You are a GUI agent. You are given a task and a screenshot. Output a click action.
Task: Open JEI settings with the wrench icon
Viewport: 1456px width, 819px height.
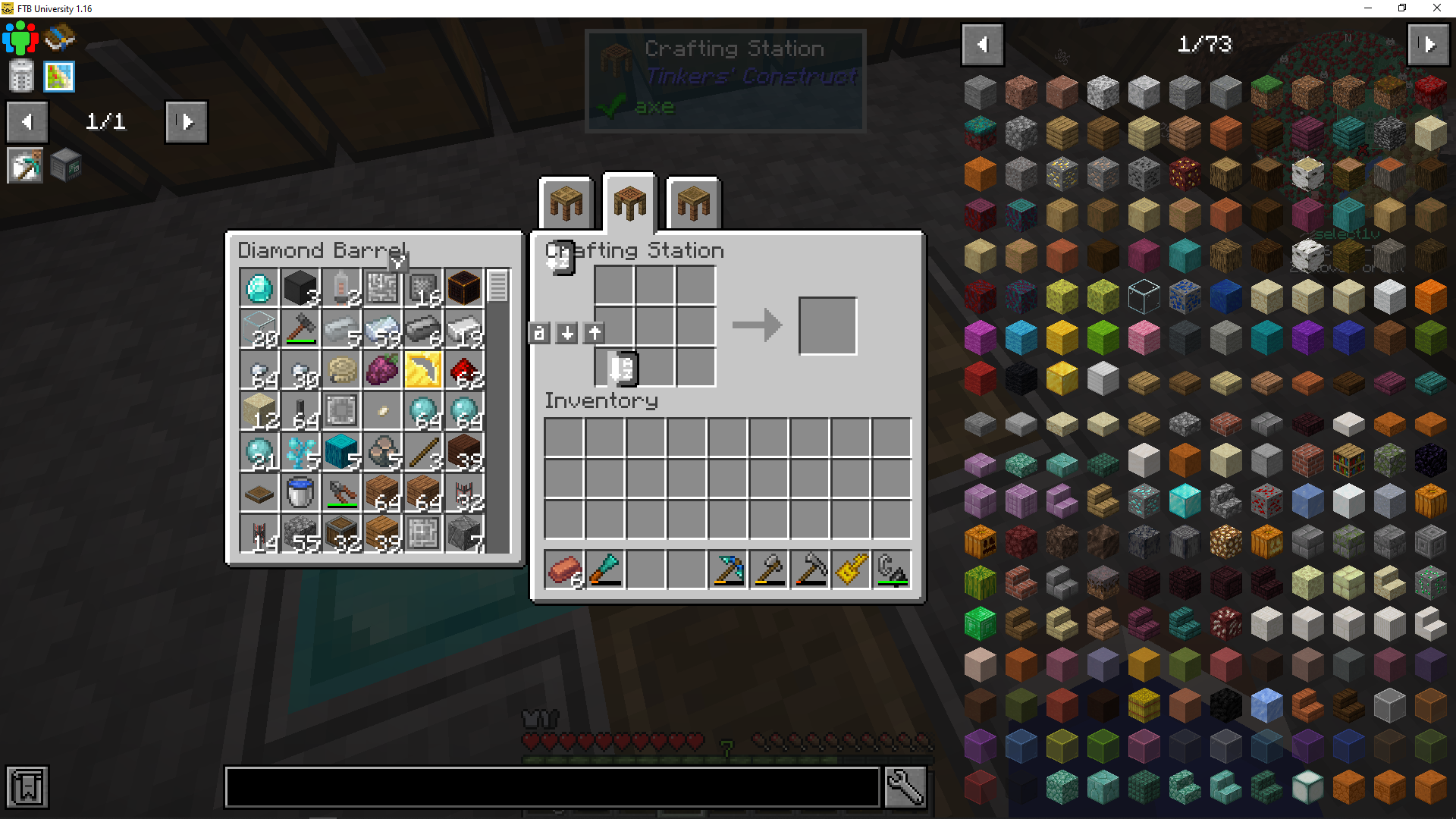coord(904,786)
